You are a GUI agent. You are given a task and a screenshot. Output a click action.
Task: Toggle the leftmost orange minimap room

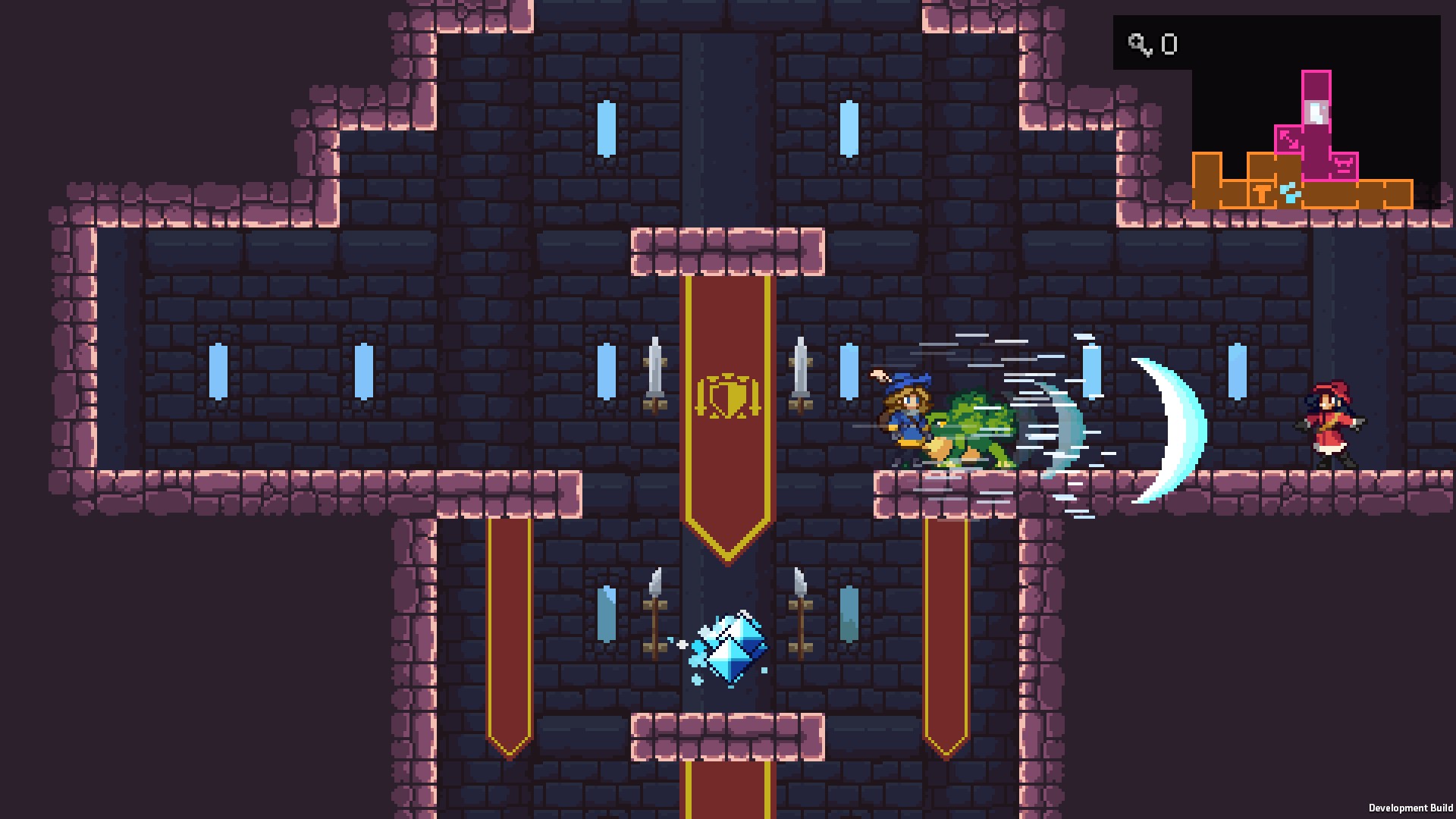[1207, 181]
